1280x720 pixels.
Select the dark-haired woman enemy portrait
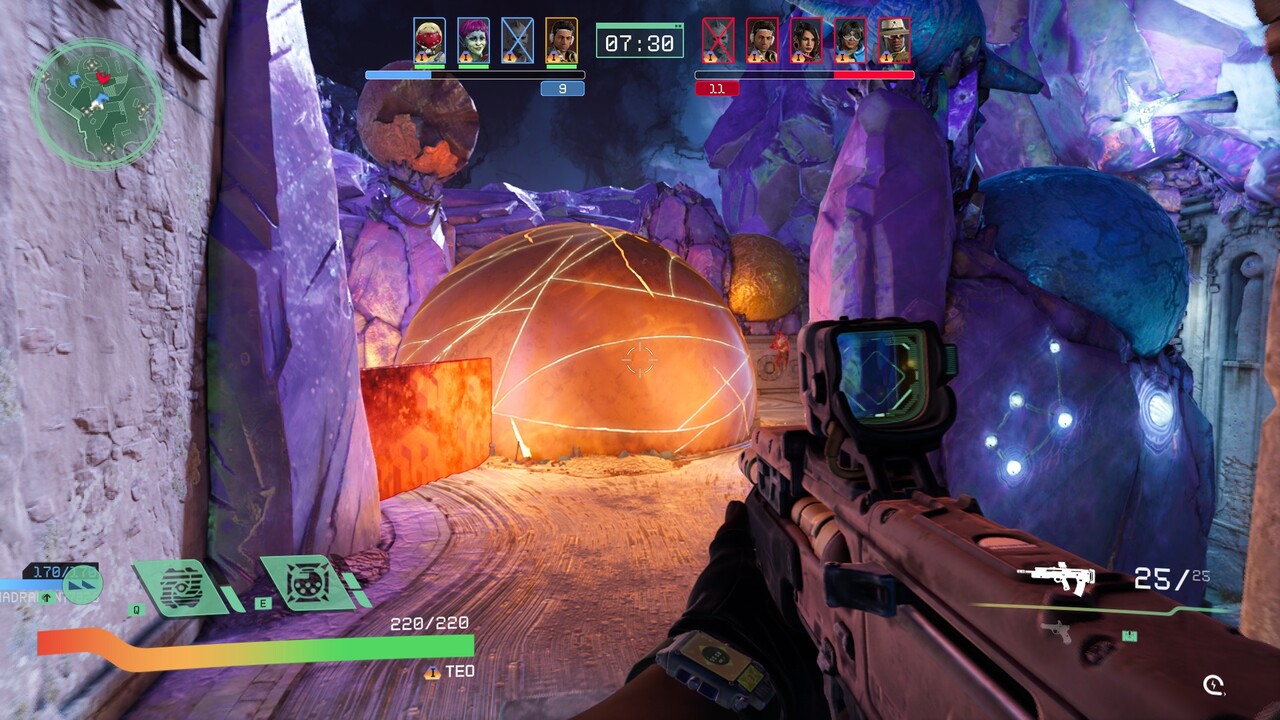point(806,40)
